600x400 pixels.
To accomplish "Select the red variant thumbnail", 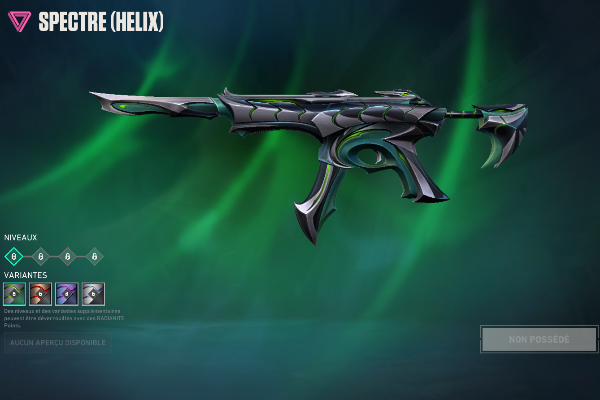I will [x=40, y=294].
